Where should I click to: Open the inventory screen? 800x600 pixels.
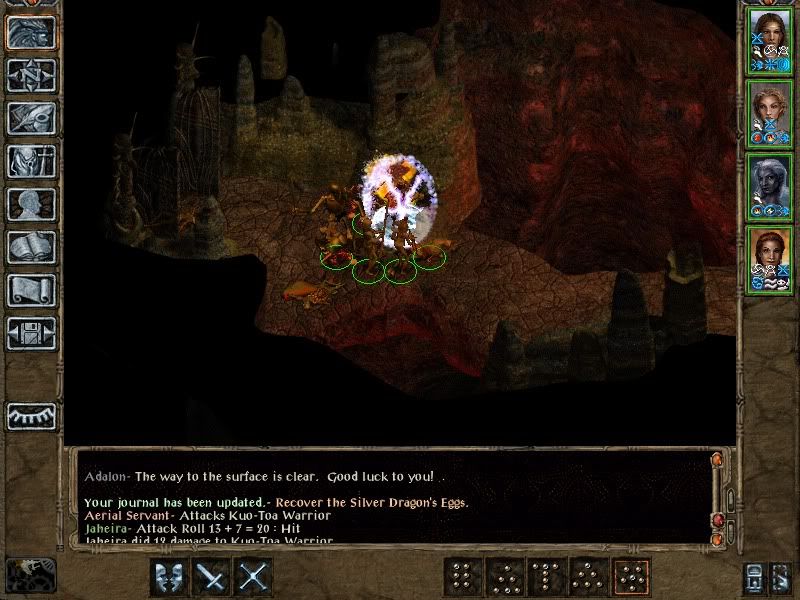(x=31, y=160)
